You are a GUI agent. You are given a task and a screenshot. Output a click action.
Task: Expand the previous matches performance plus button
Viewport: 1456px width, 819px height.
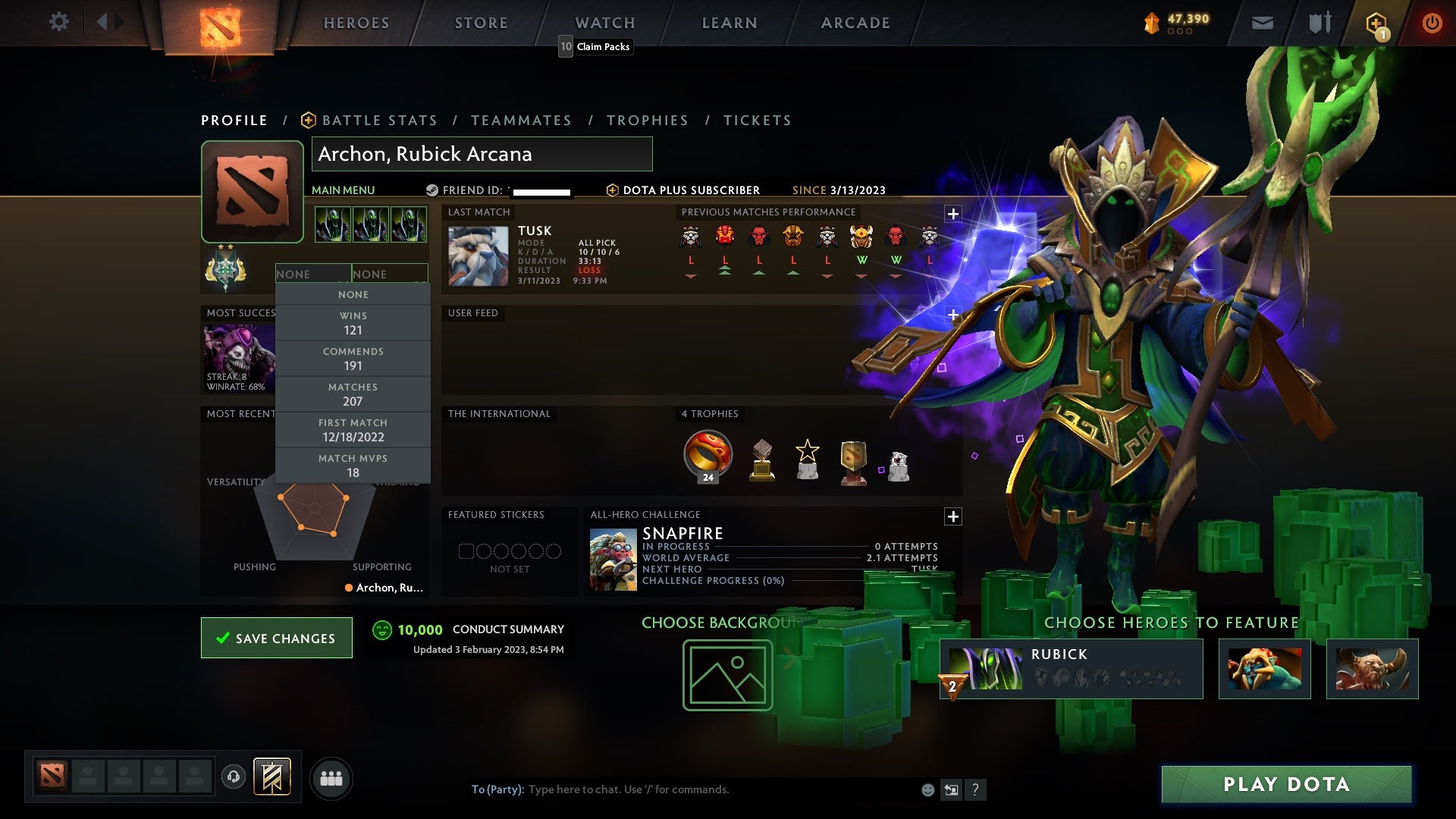(x=952, y=215)
